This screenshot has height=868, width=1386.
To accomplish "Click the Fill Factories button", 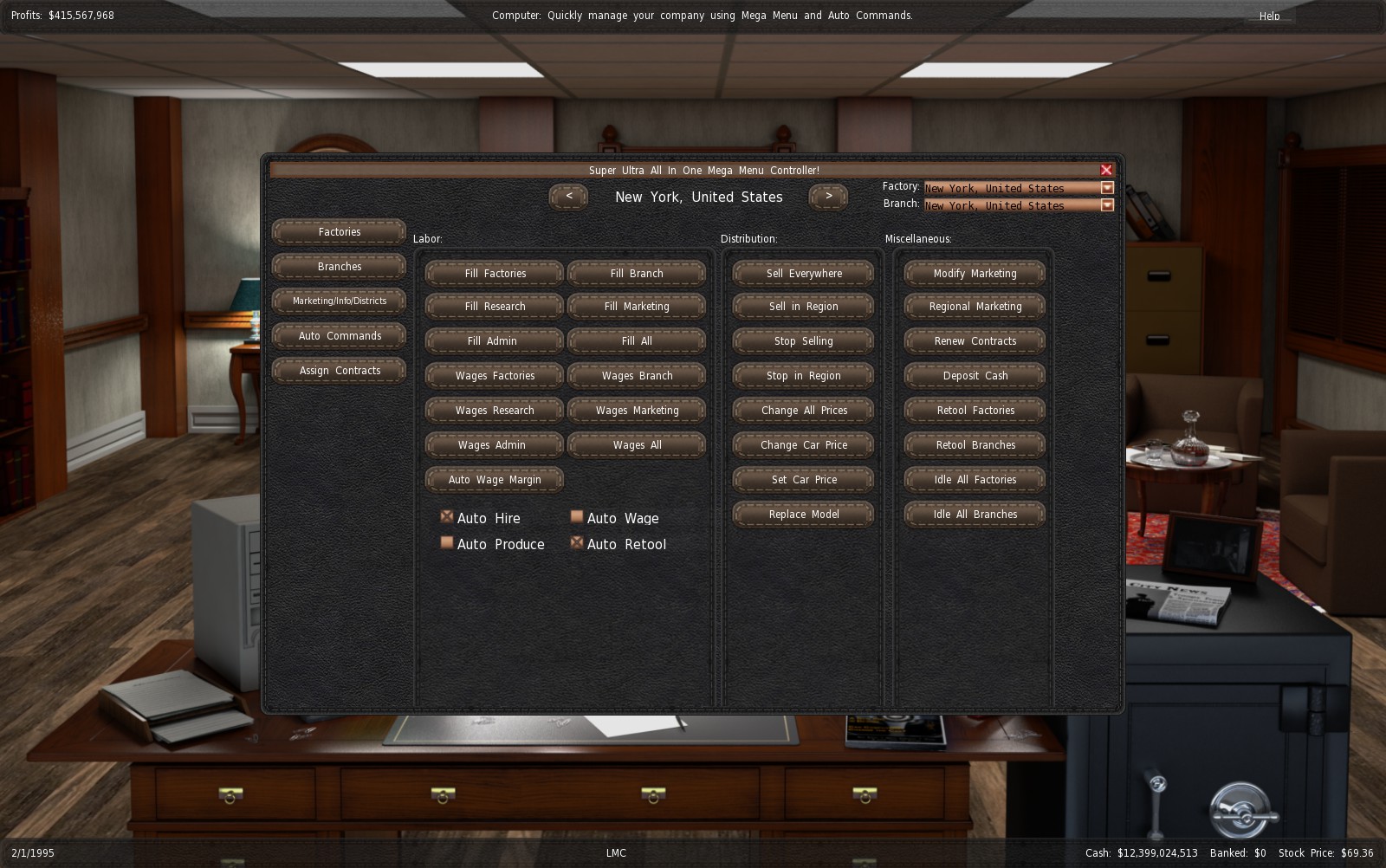I will click(495, 274).
